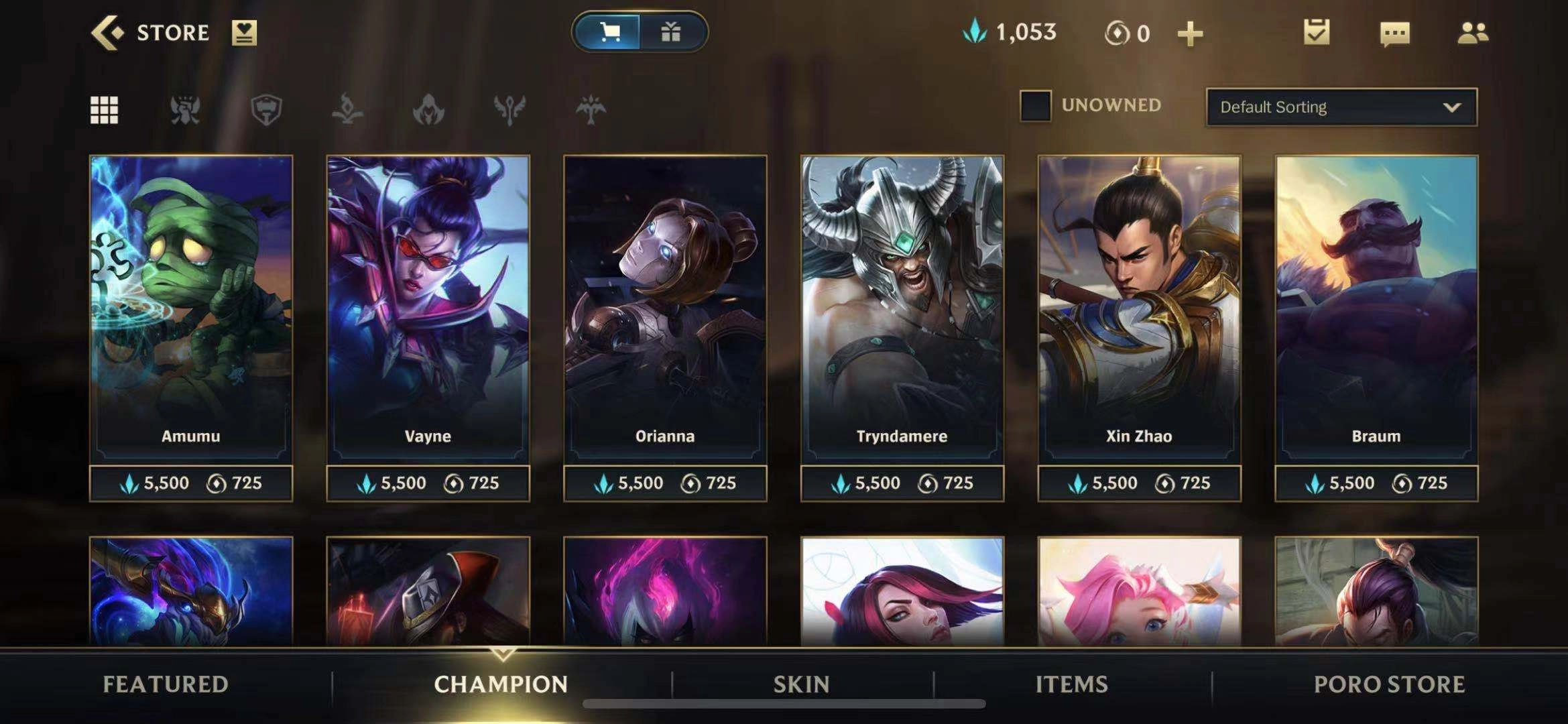Open the friends list icon
The height and width of the screenshot is (724, 1568).
tap(1472, 33)
